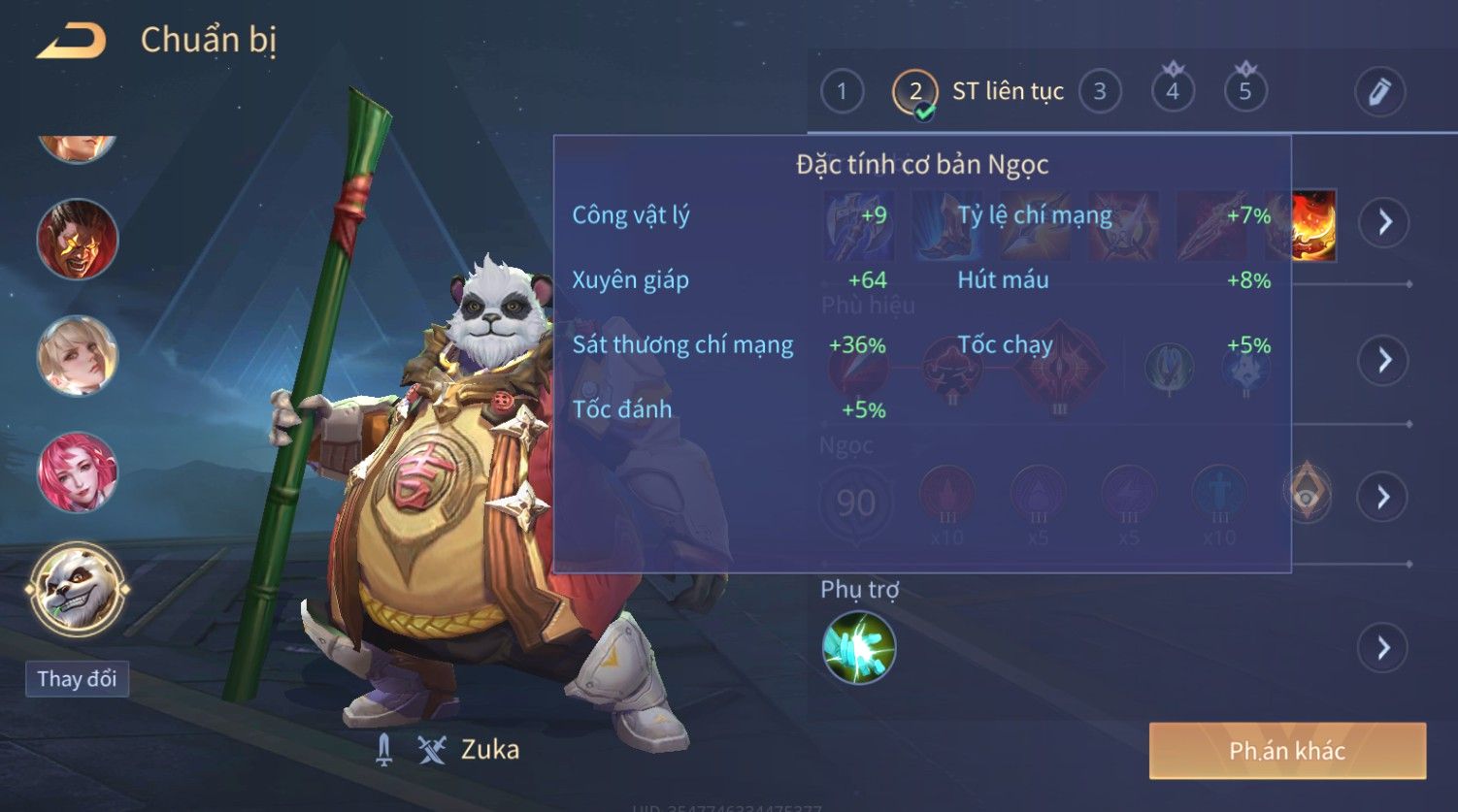Choose the Zuka panda hero portrait
1458x812 pixels.
(77, 588)
